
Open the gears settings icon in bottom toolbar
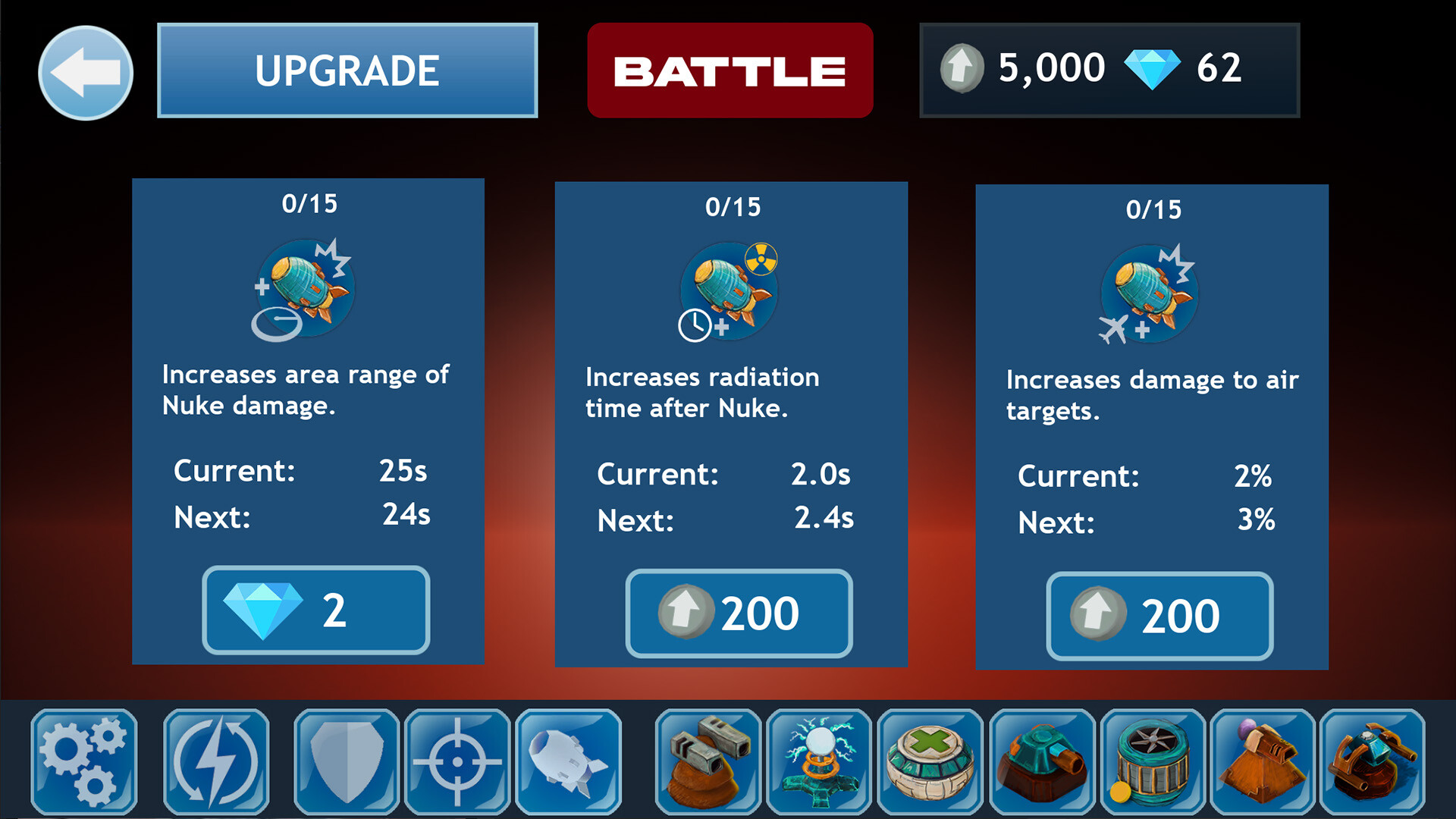pos(83,762)
